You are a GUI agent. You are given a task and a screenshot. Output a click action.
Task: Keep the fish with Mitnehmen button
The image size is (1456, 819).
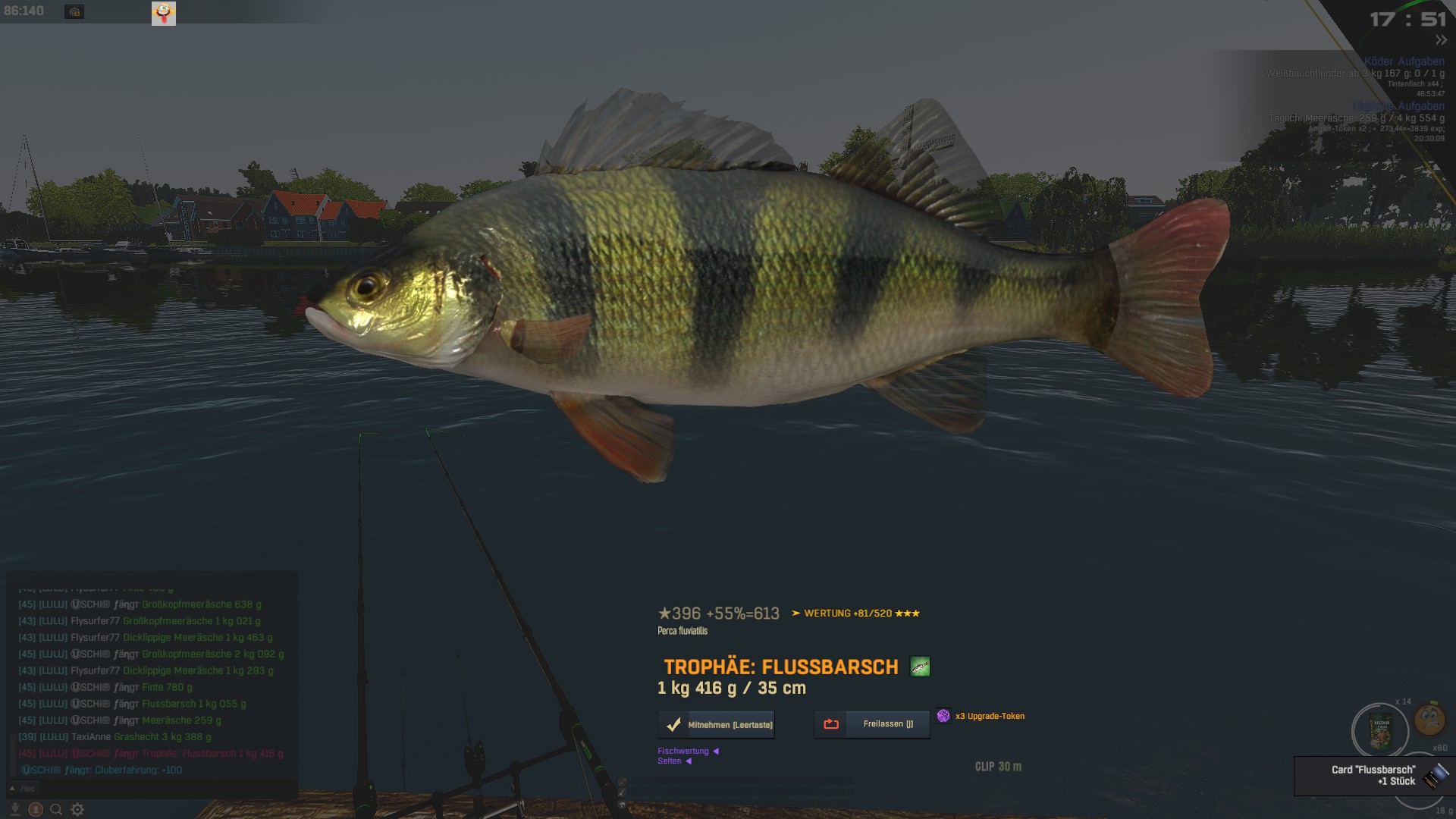click(717, 725)
